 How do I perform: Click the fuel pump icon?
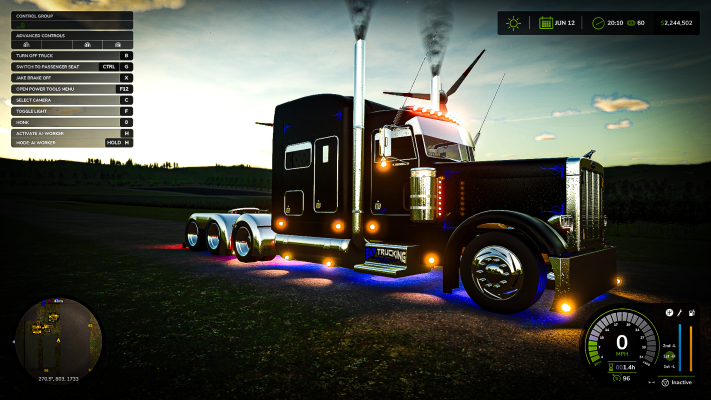(x=692, y=312)
